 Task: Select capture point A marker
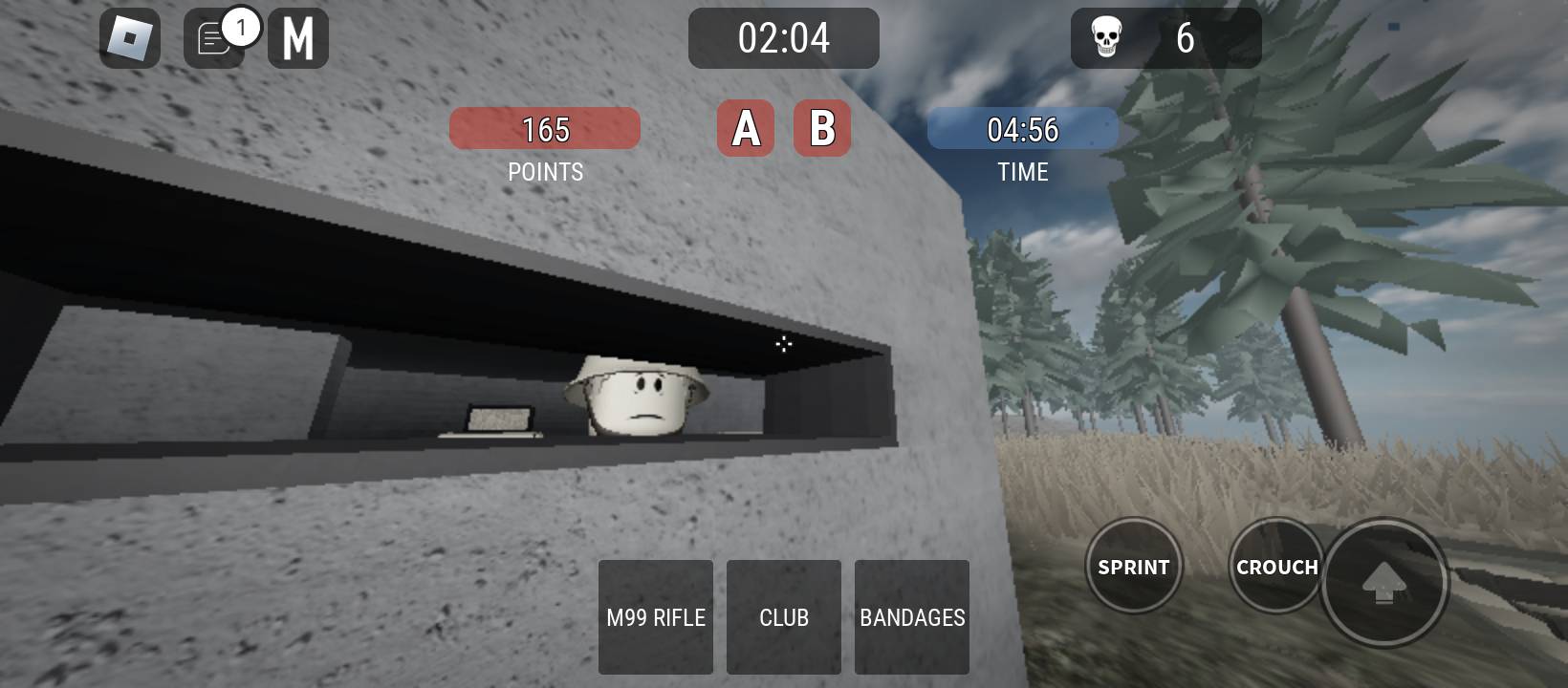pyautogui.click(x=746, y=128)
